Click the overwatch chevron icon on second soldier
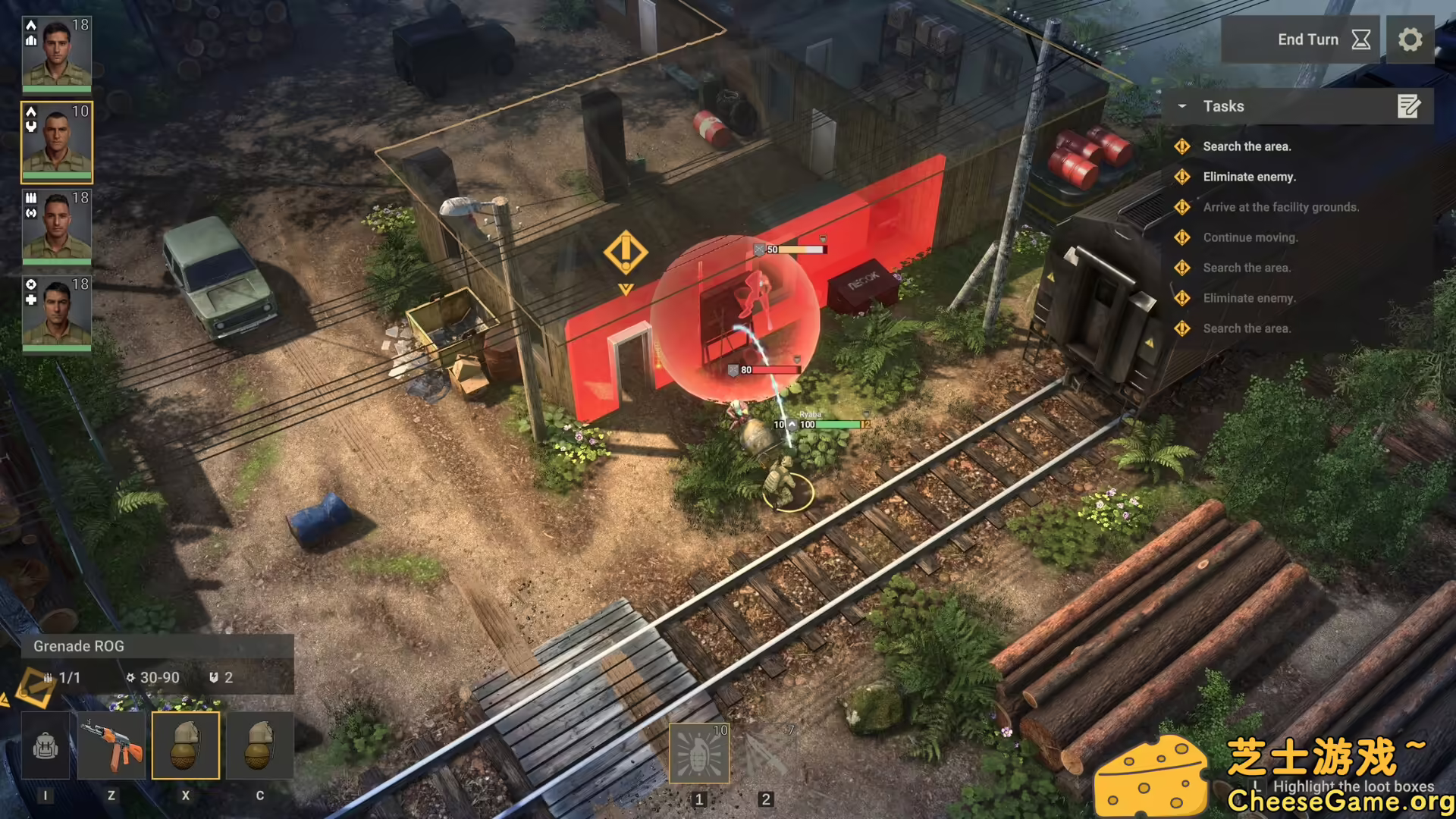The image size is (1456, 819). click(30, 111)
